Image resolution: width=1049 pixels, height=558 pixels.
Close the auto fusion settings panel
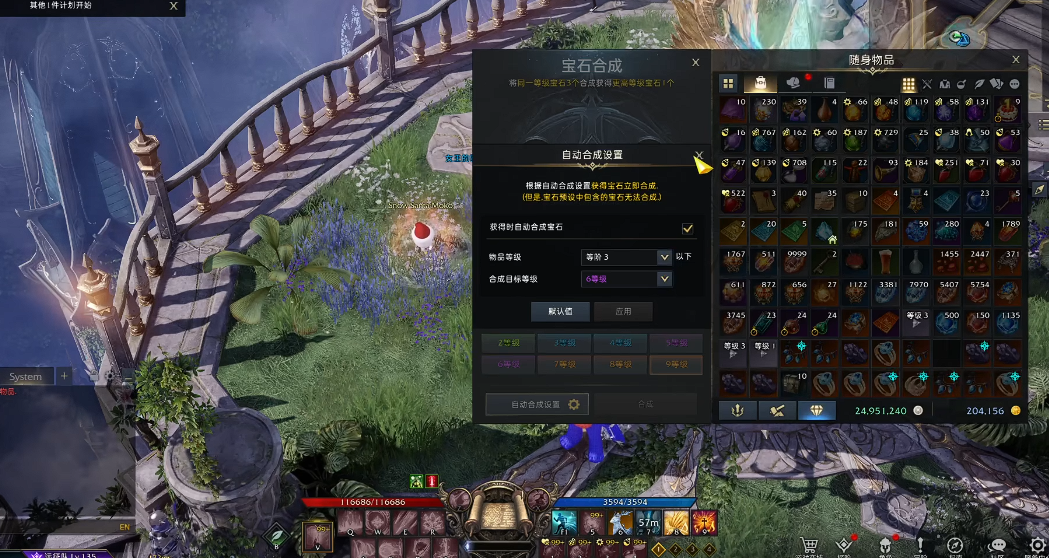pyautogui.click(x=698, y=155)
